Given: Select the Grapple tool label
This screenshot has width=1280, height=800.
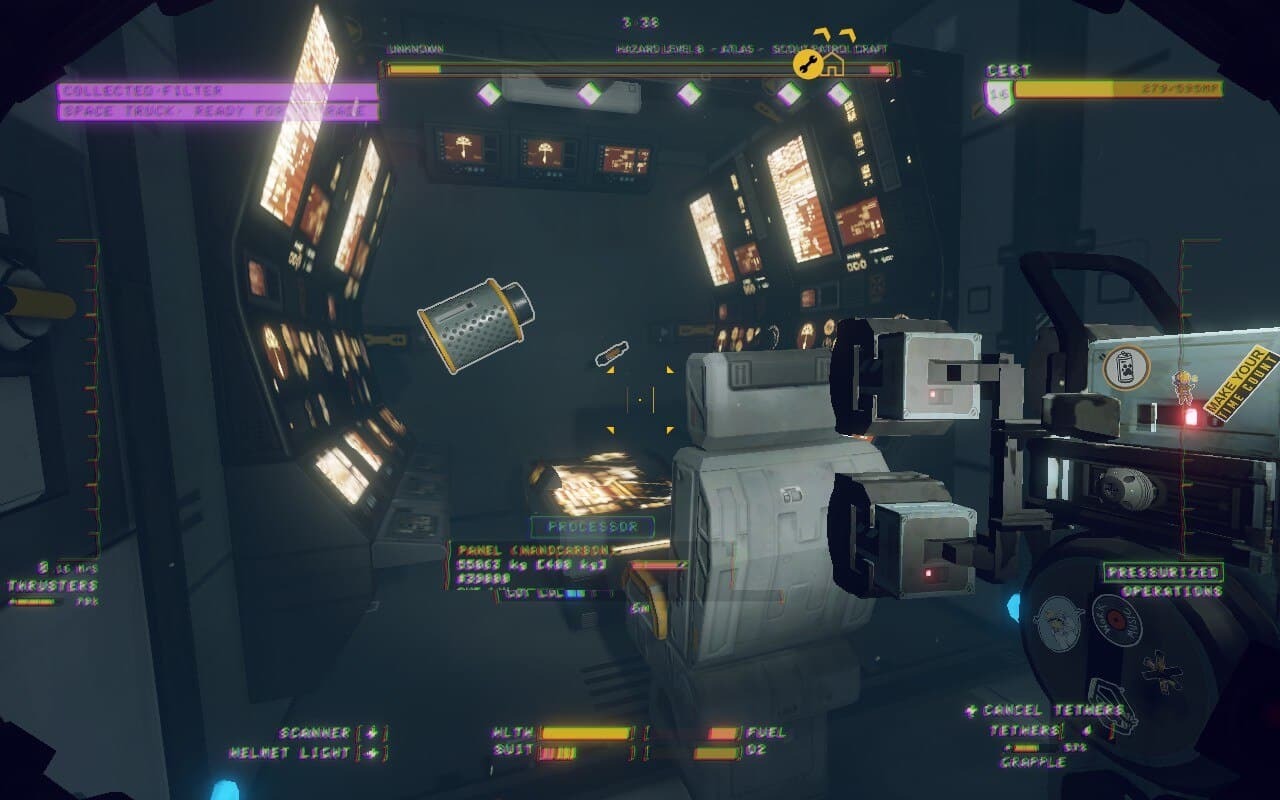Looking at the screenshot, I should 1033,762.
